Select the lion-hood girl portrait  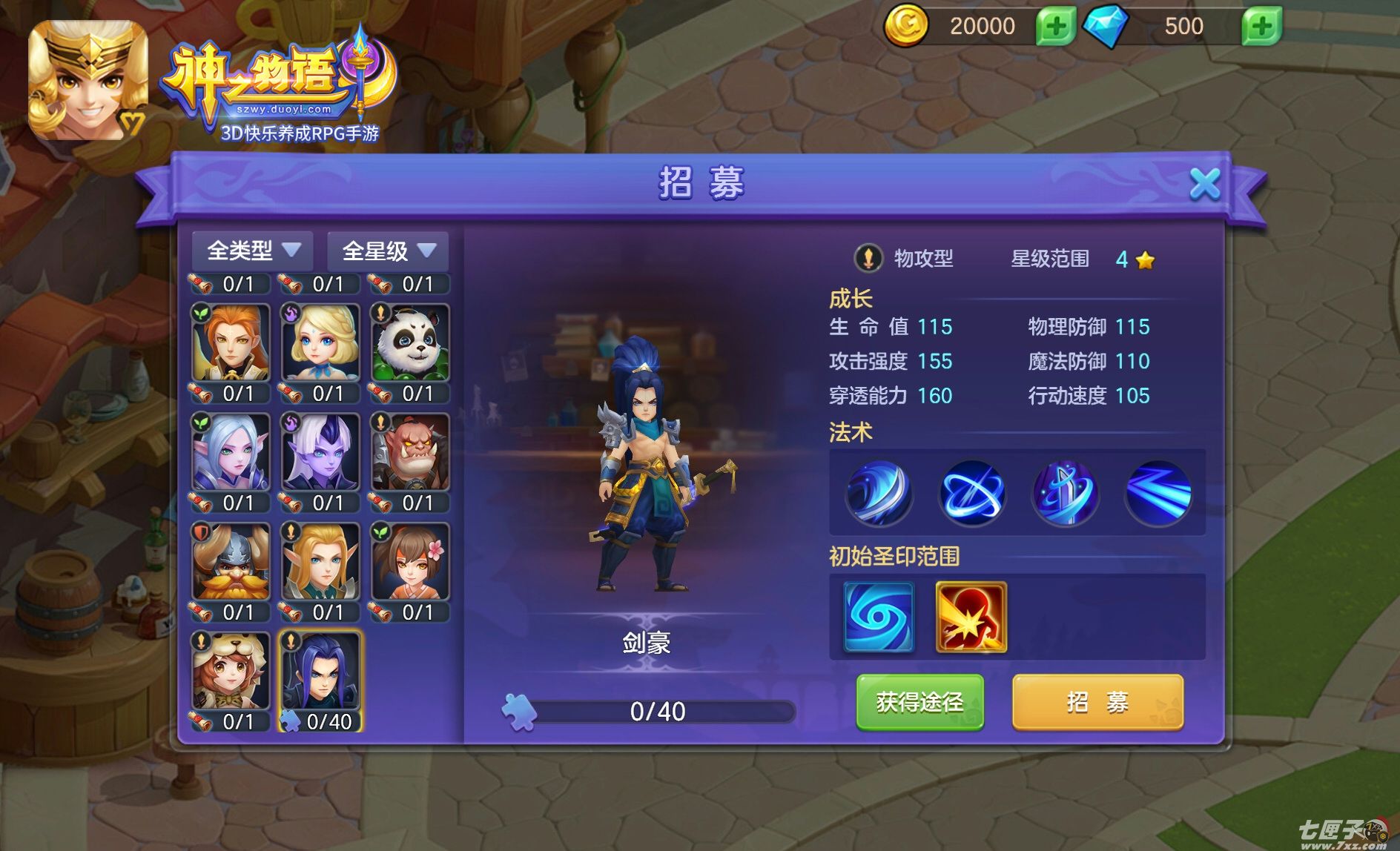coord(231,671)
